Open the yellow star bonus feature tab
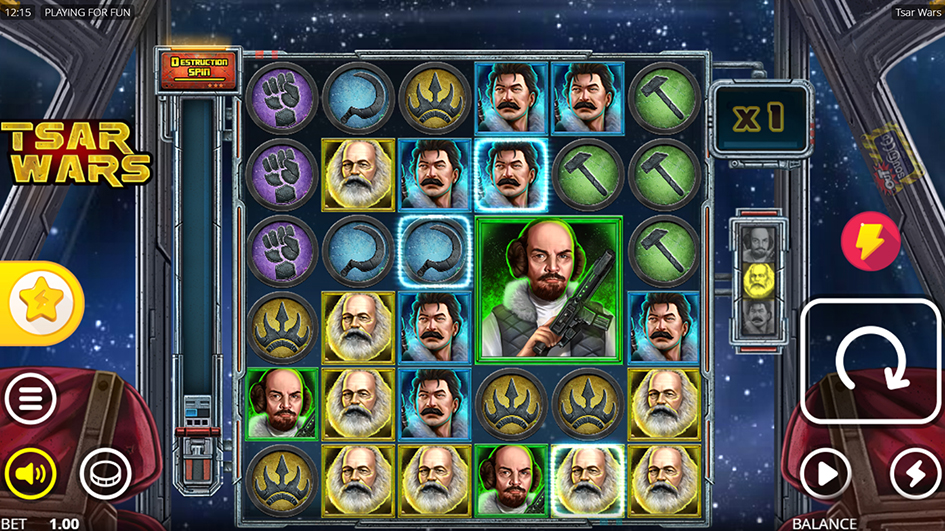 40,302
